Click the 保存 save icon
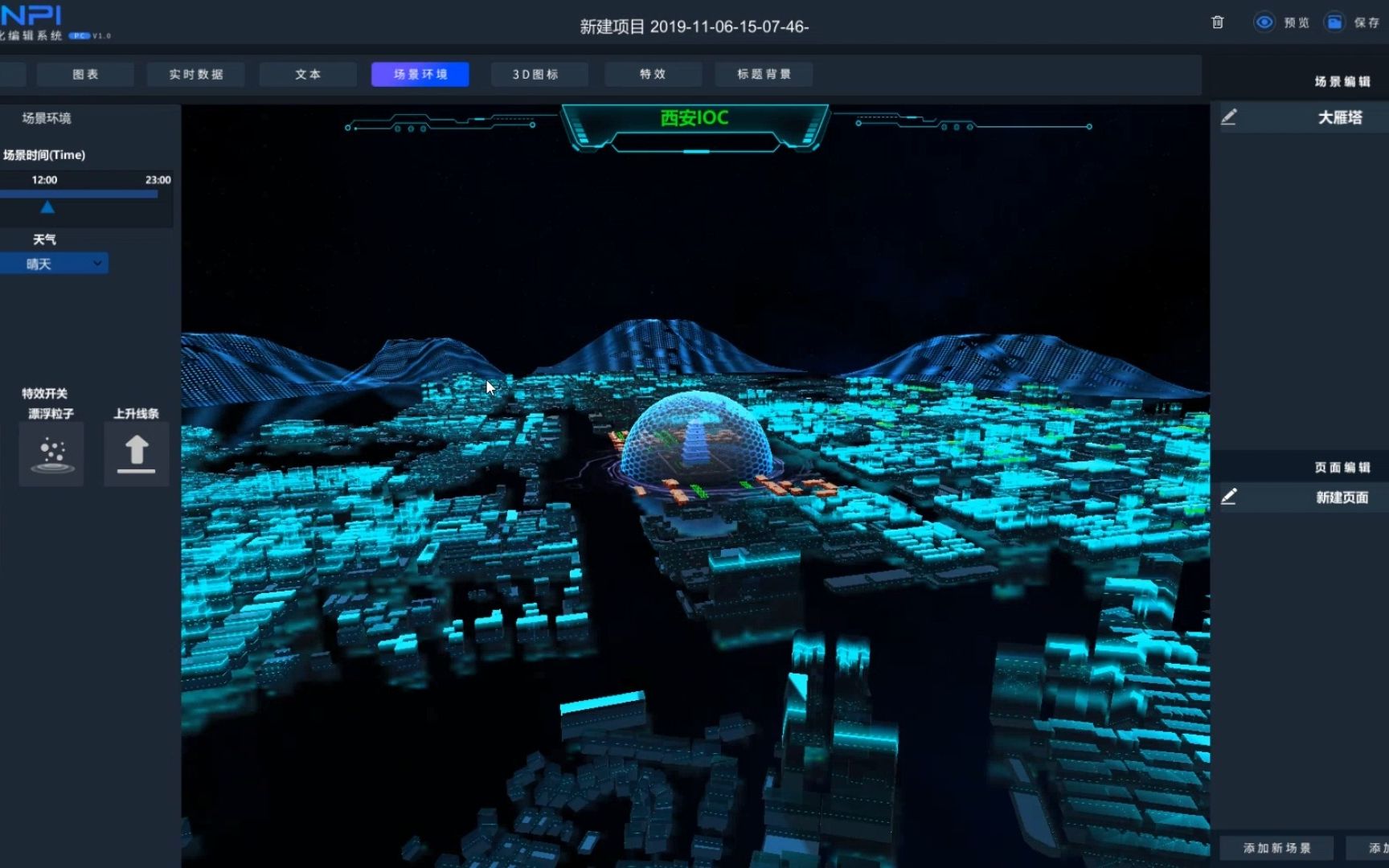 (1334, 23)
